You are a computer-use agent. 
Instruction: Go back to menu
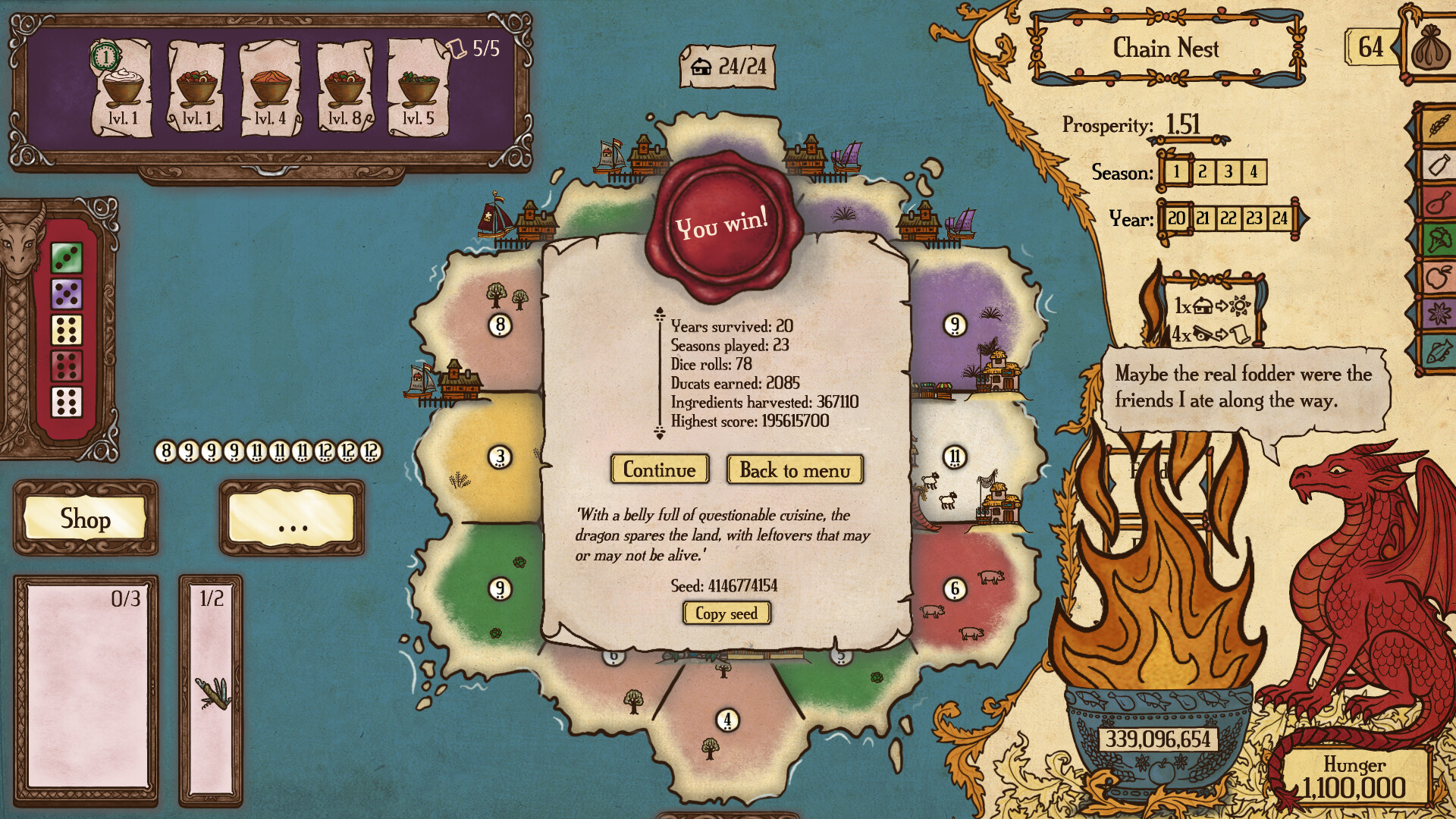795,470
